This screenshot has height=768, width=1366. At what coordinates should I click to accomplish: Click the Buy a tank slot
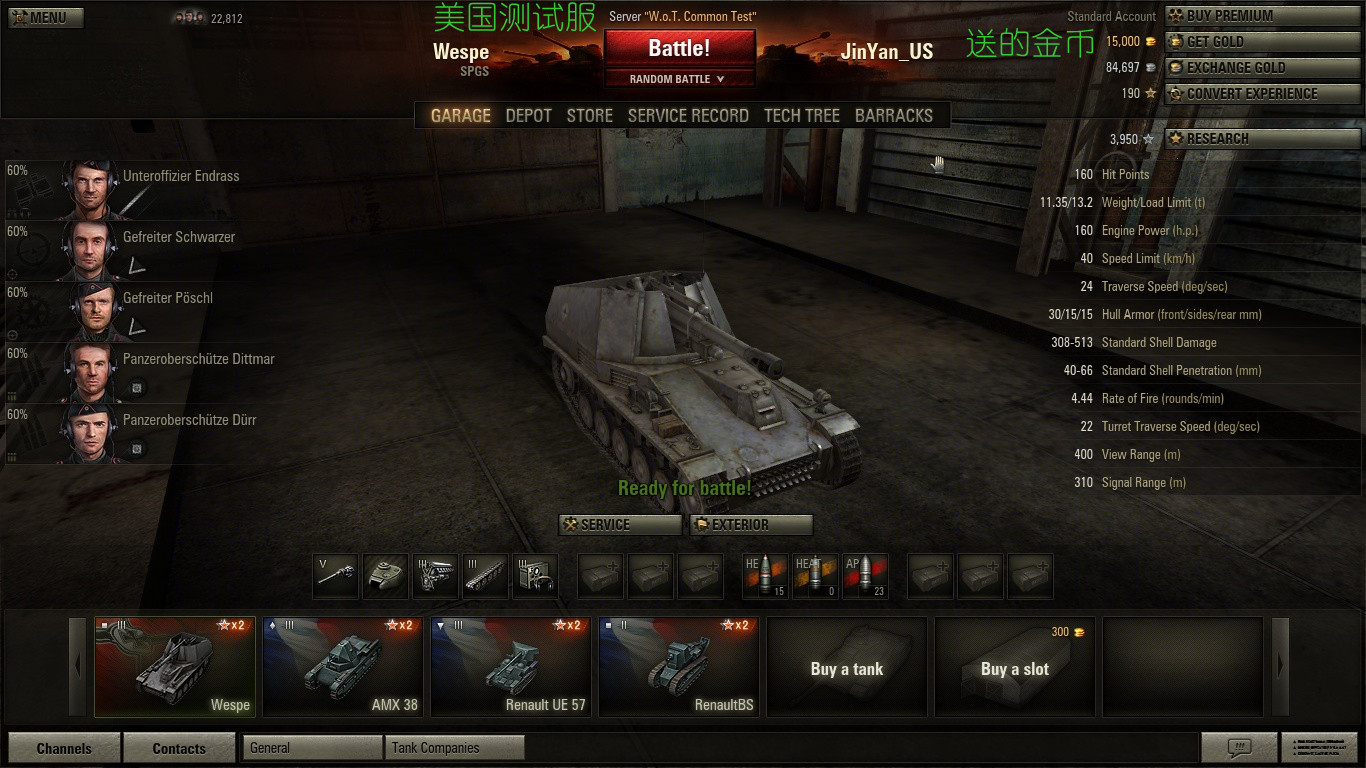847,667
